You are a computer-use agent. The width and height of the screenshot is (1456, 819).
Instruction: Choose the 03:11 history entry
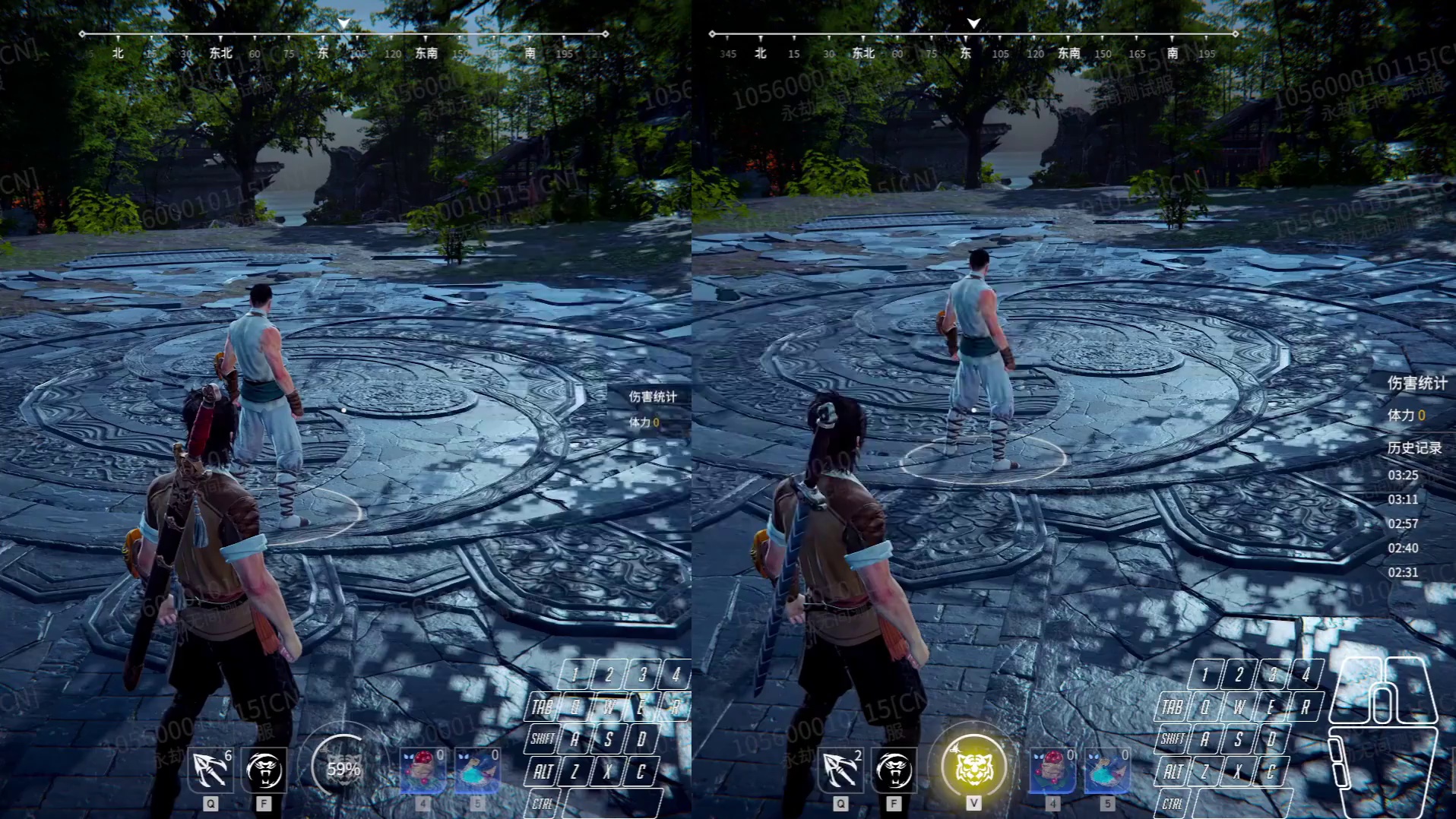click(1403, 499)
